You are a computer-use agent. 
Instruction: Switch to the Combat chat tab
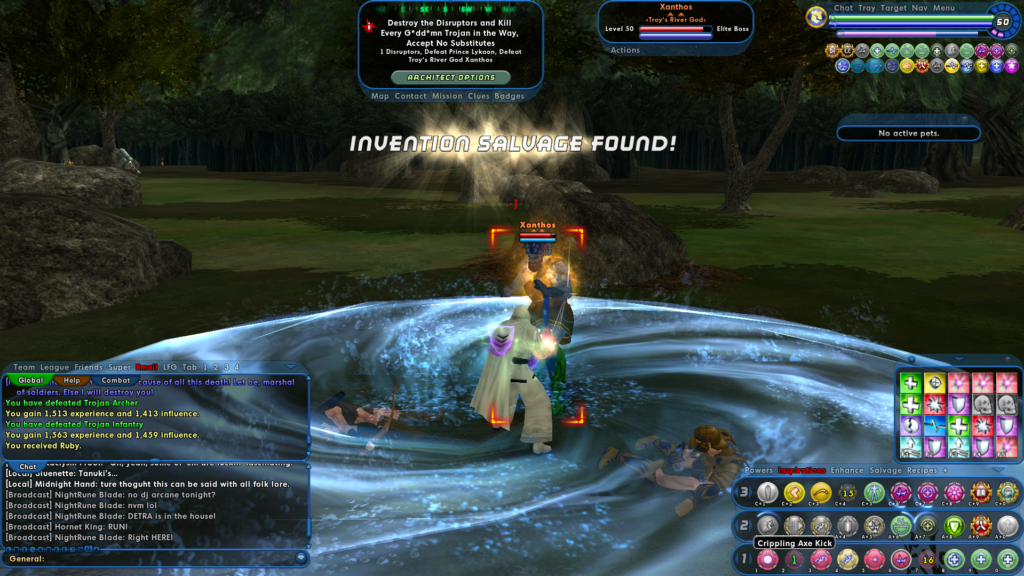[116, 380]
